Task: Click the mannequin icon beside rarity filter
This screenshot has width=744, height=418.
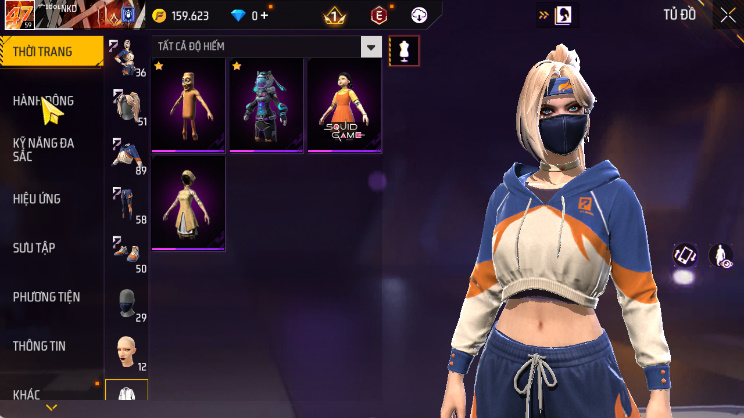Action: tap(403, 49)
